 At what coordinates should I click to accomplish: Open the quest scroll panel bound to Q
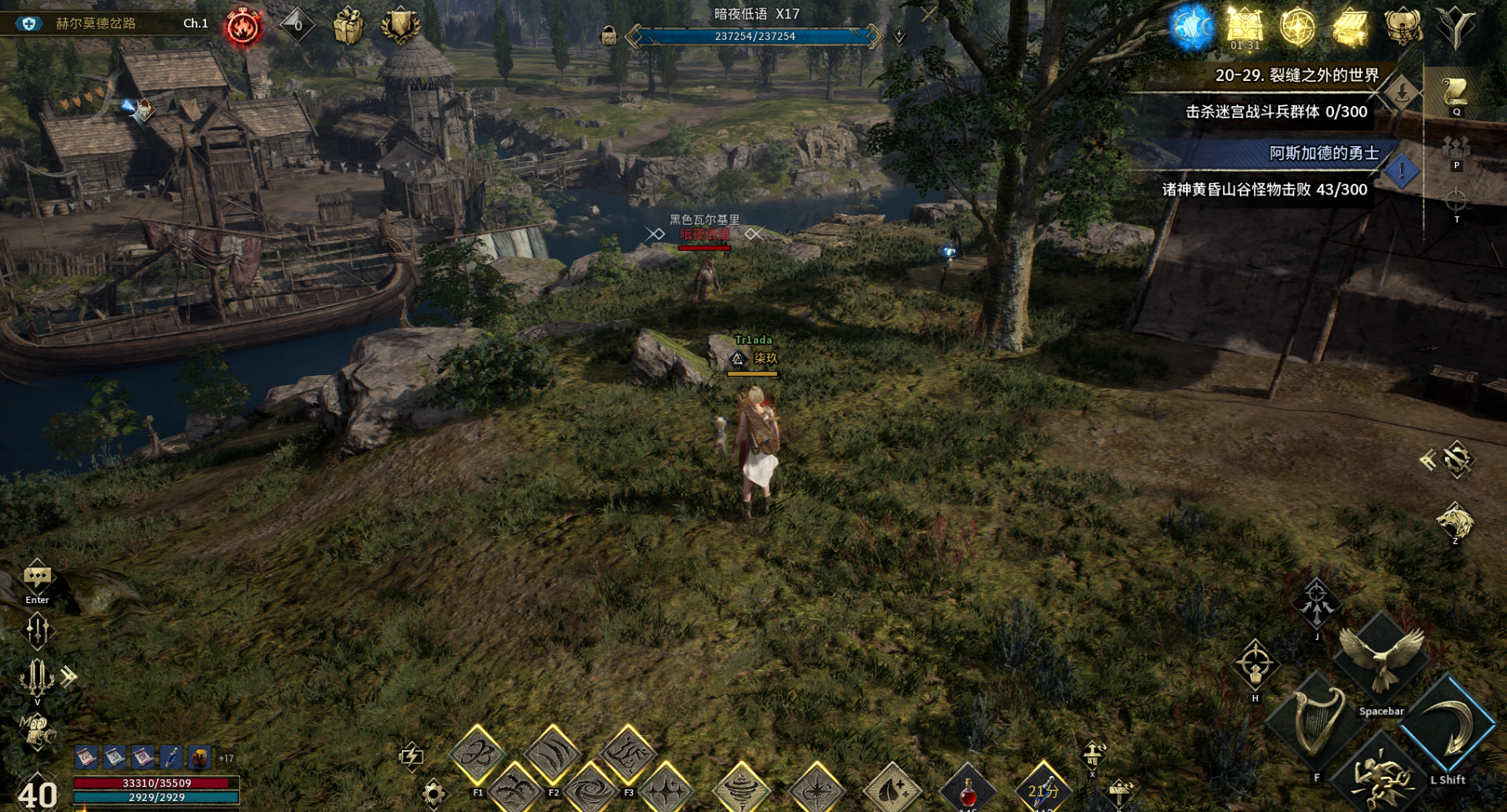pyautogui.click(x=1457, y=92)
